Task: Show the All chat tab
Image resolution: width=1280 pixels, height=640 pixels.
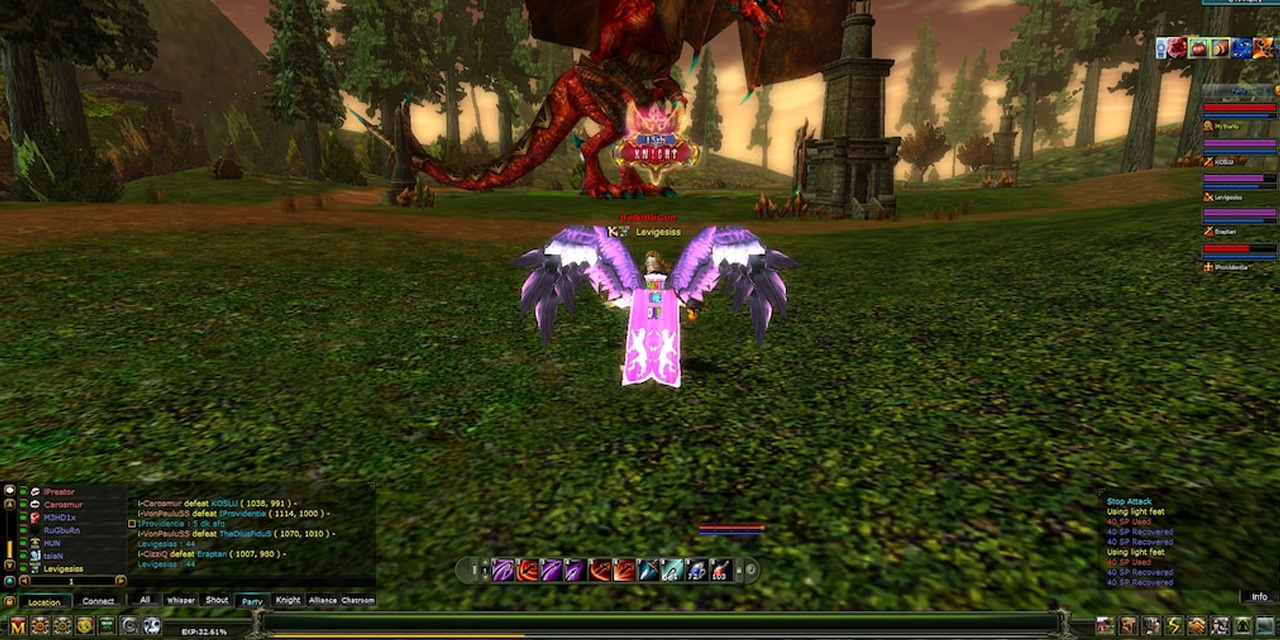Action: pos(146,600)
